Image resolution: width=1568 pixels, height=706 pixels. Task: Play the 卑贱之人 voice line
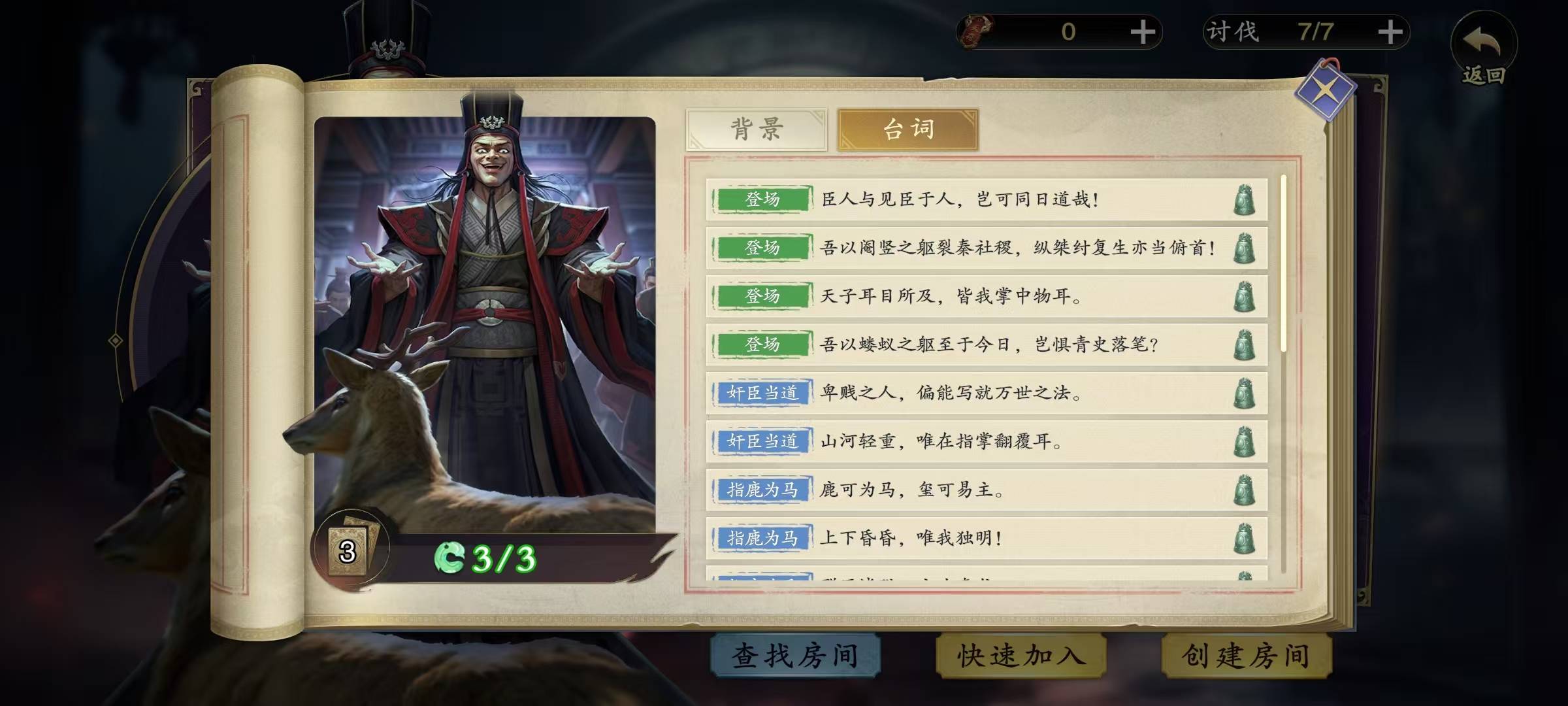tap(1244, 394)
